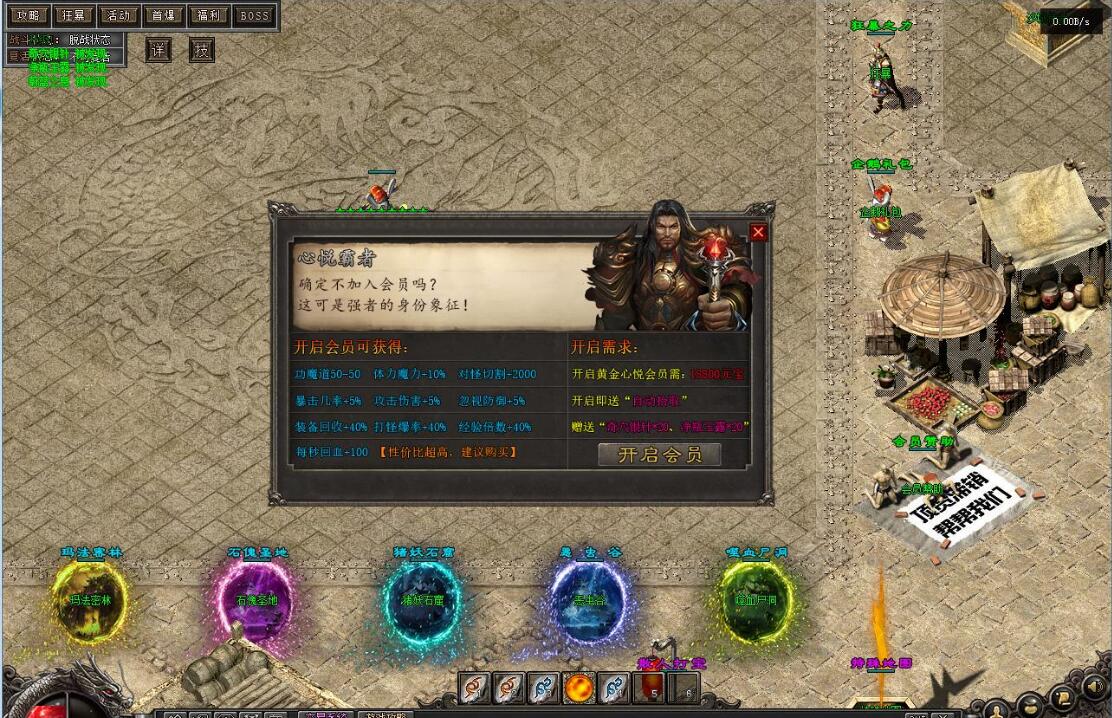Viewport: 1112px width, 718px height.
Task: Use the fireball skill in hotbar
Action: click(580, 688)
